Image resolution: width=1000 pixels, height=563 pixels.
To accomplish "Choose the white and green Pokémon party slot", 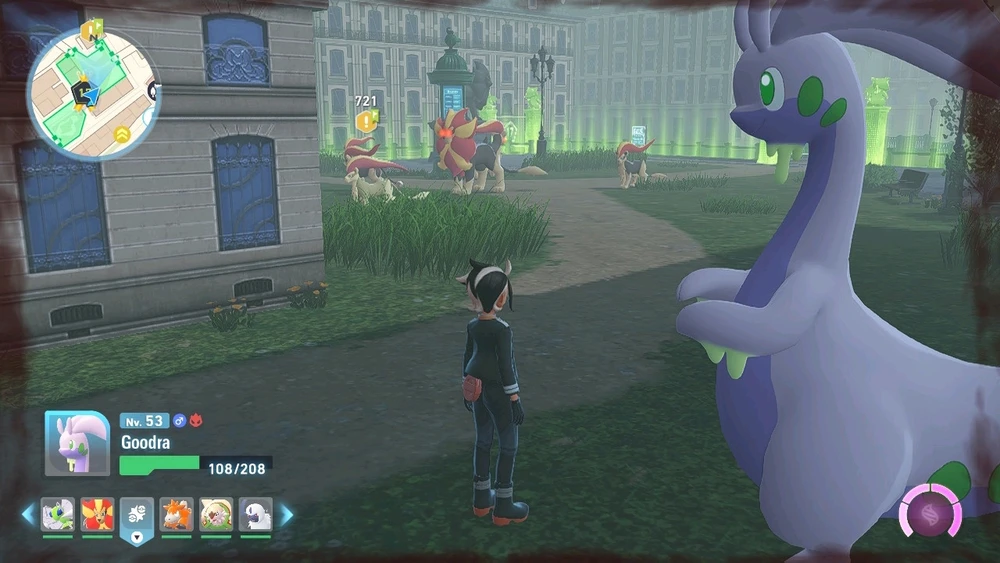I will (57, 515).
